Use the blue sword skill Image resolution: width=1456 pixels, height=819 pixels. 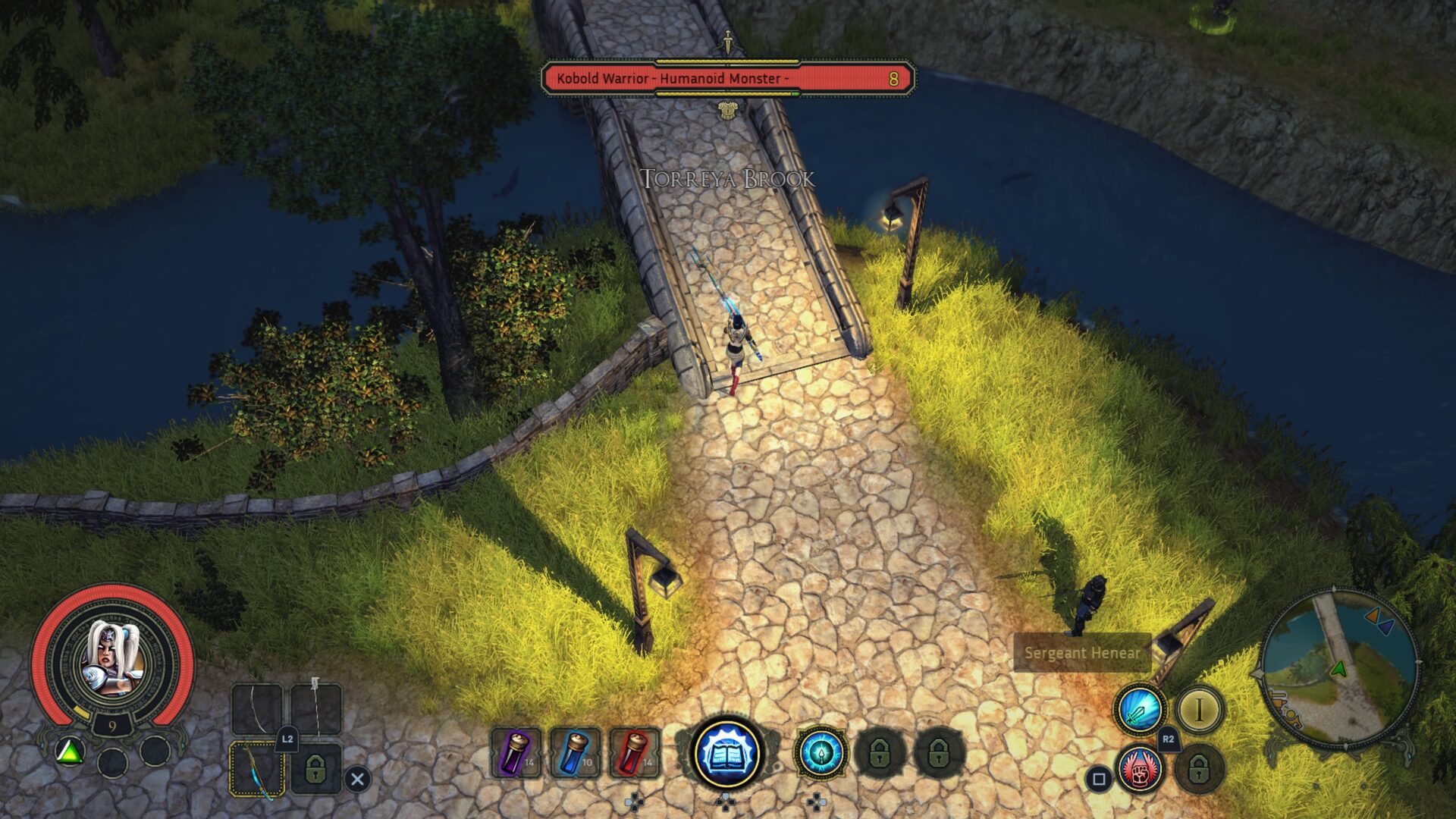[1139, 711]
